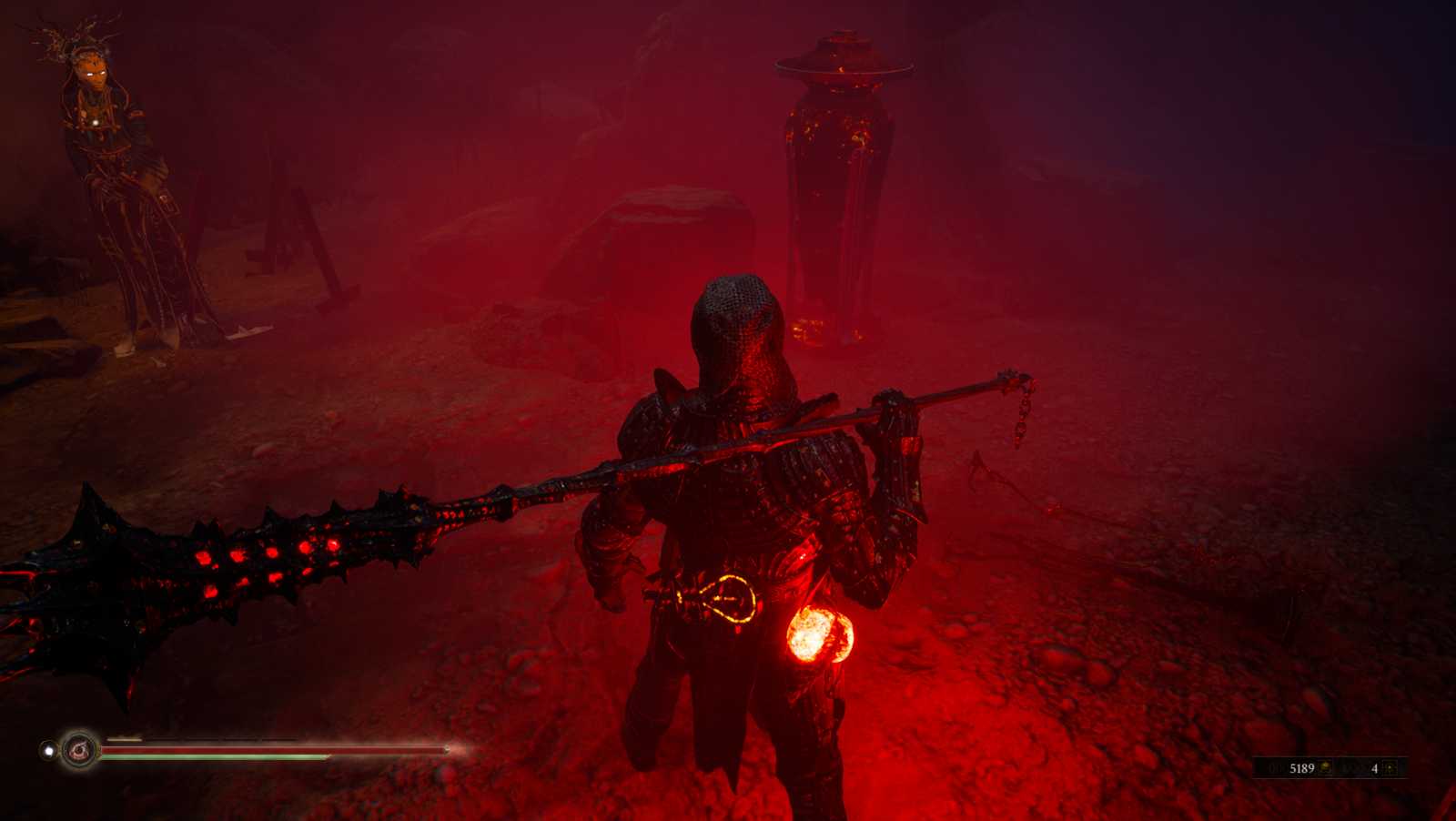Screen dimensions: 1456x821
Task: Click the gold coin icon next to 5189
Action: pos(1324,768)
